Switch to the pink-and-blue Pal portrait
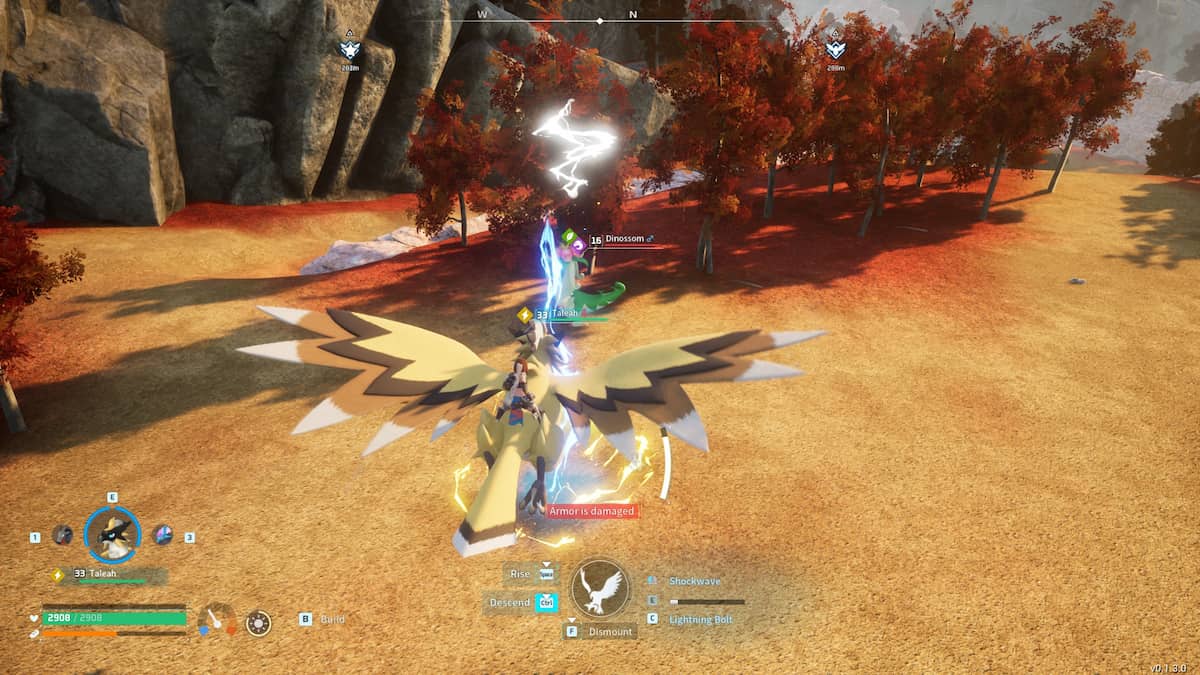 (162, 535)
